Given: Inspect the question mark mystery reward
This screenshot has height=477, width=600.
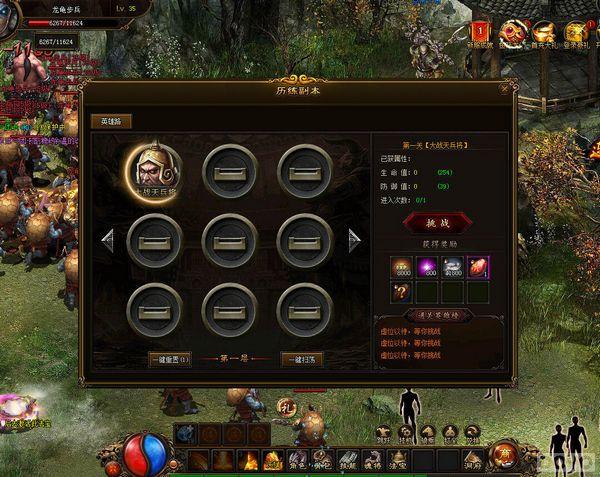Looking at the screenshot, I should (x=400, y=292).
